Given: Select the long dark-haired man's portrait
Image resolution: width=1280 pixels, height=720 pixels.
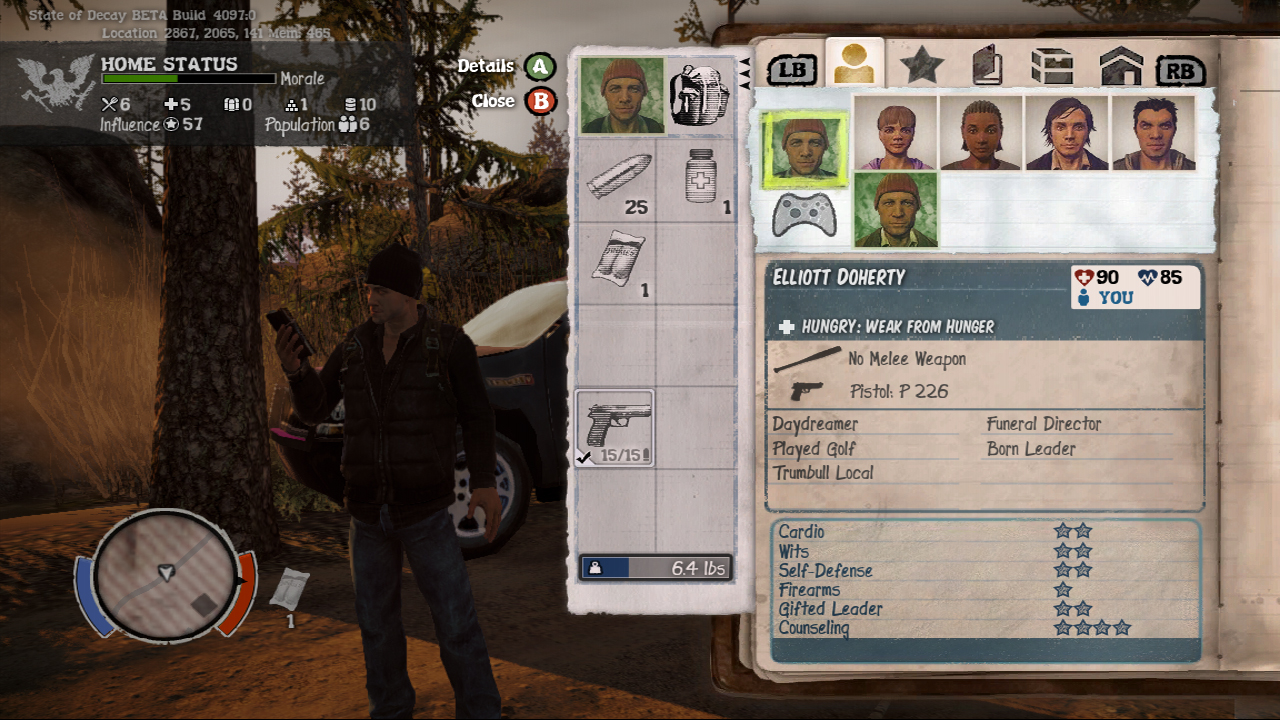Looking at the screenshot, I should point(1067,133).
